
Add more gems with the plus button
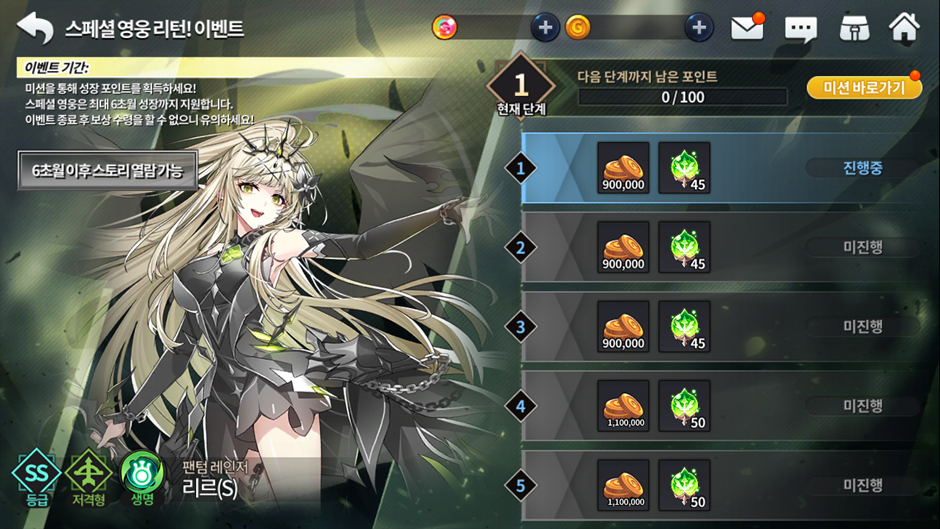tap(544, 27)
